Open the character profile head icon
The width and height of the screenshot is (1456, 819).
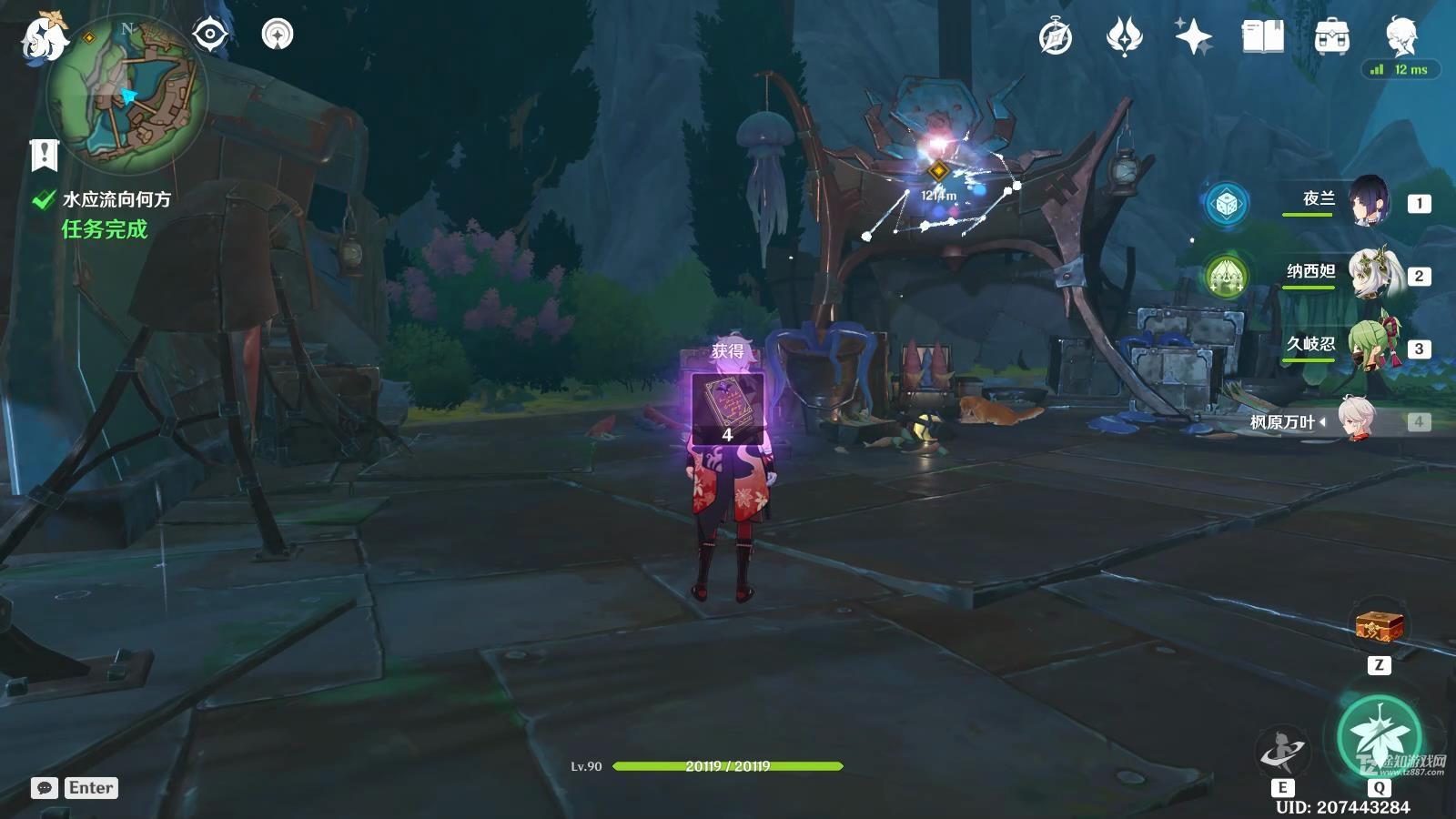pos(1400,35)
